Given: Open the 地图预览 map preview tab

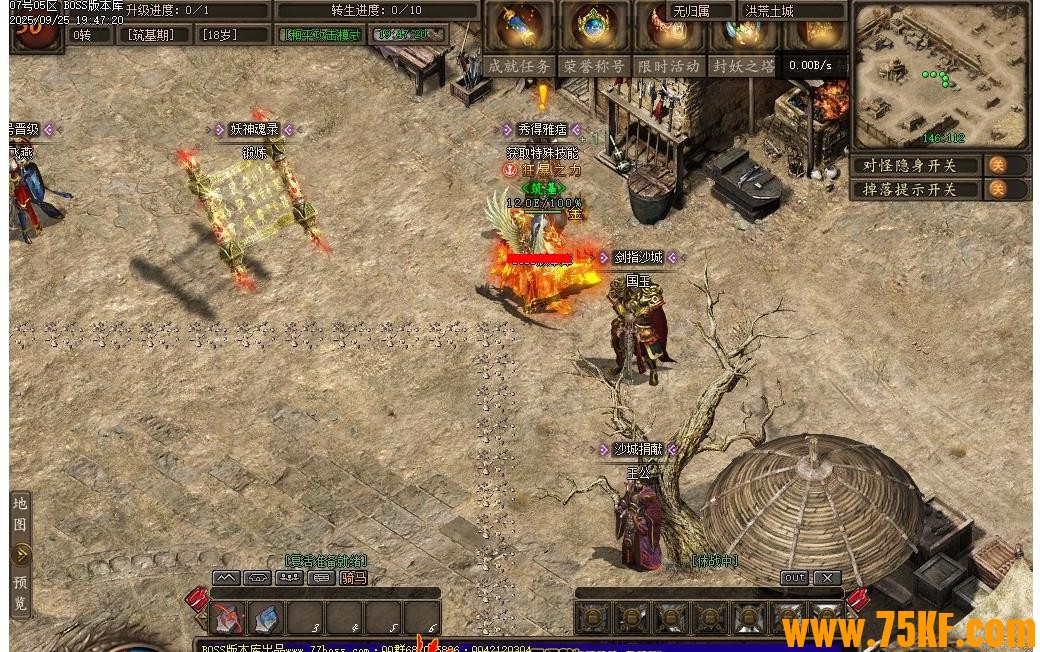Looking at the screenshot, I should point(21,554).
